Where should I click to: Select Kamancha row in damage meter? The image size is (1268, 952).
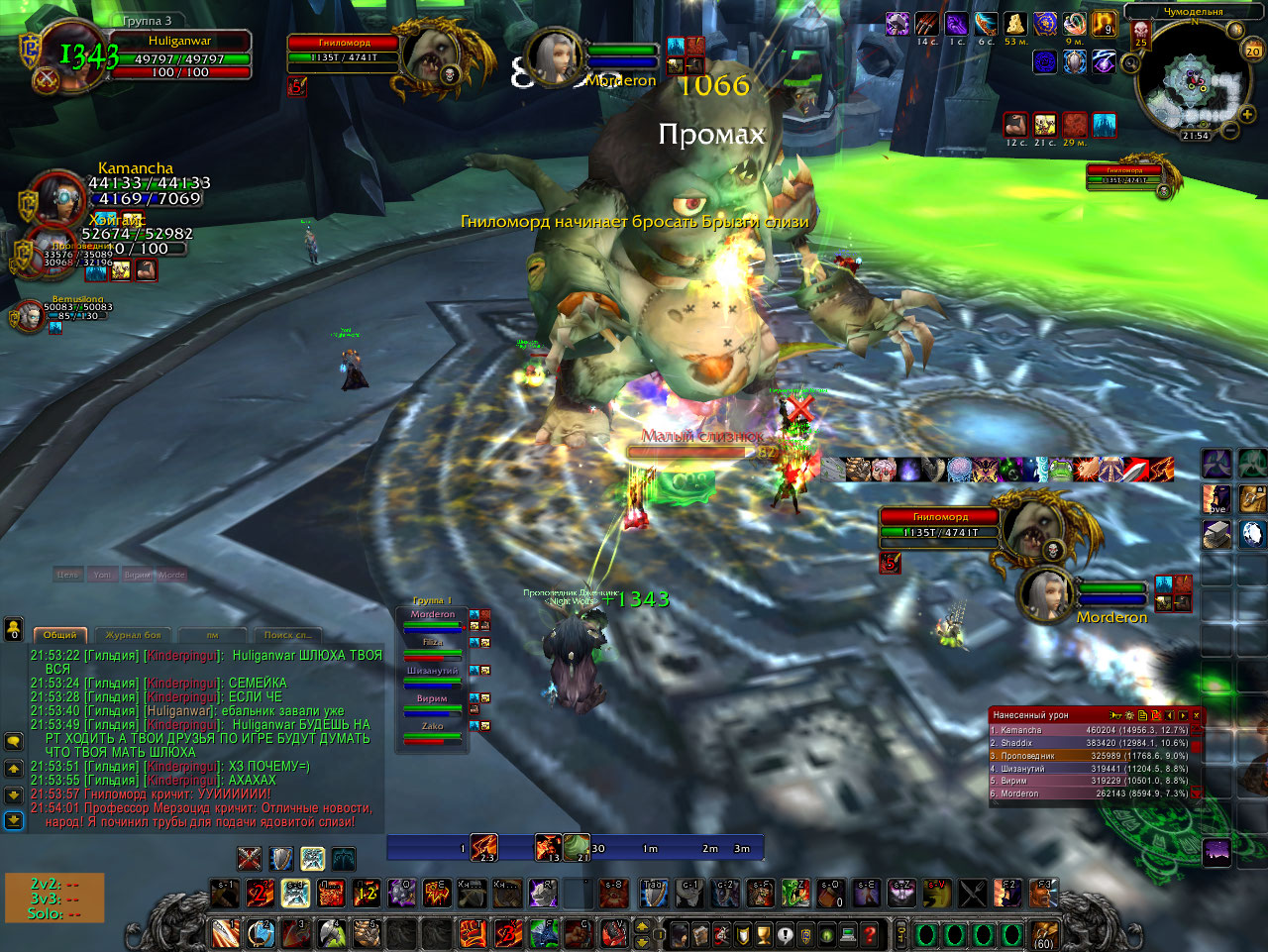click(1090, 730)
